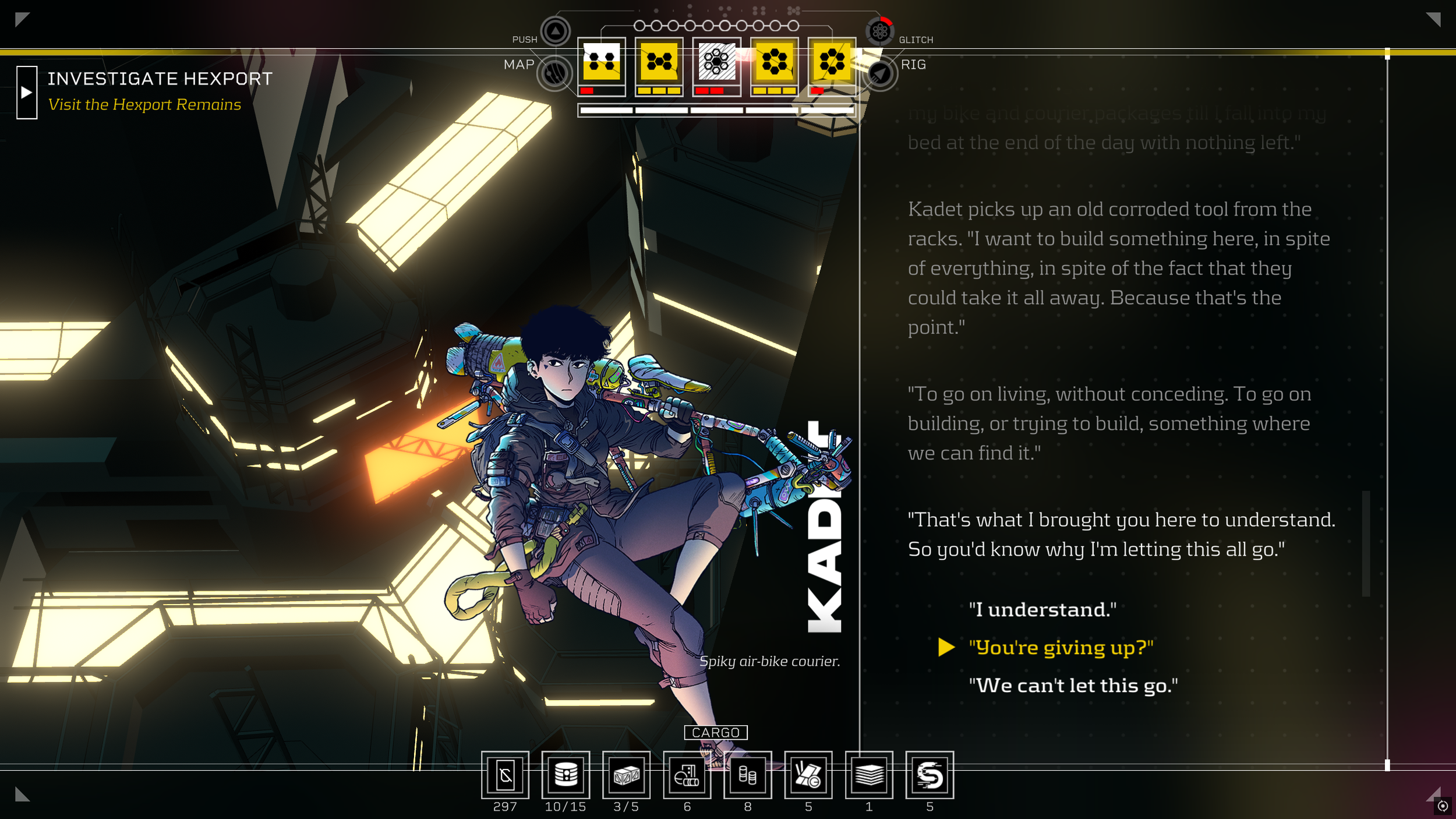Open the Rig screen
1456x819 pixels.
tap(879, 73)
